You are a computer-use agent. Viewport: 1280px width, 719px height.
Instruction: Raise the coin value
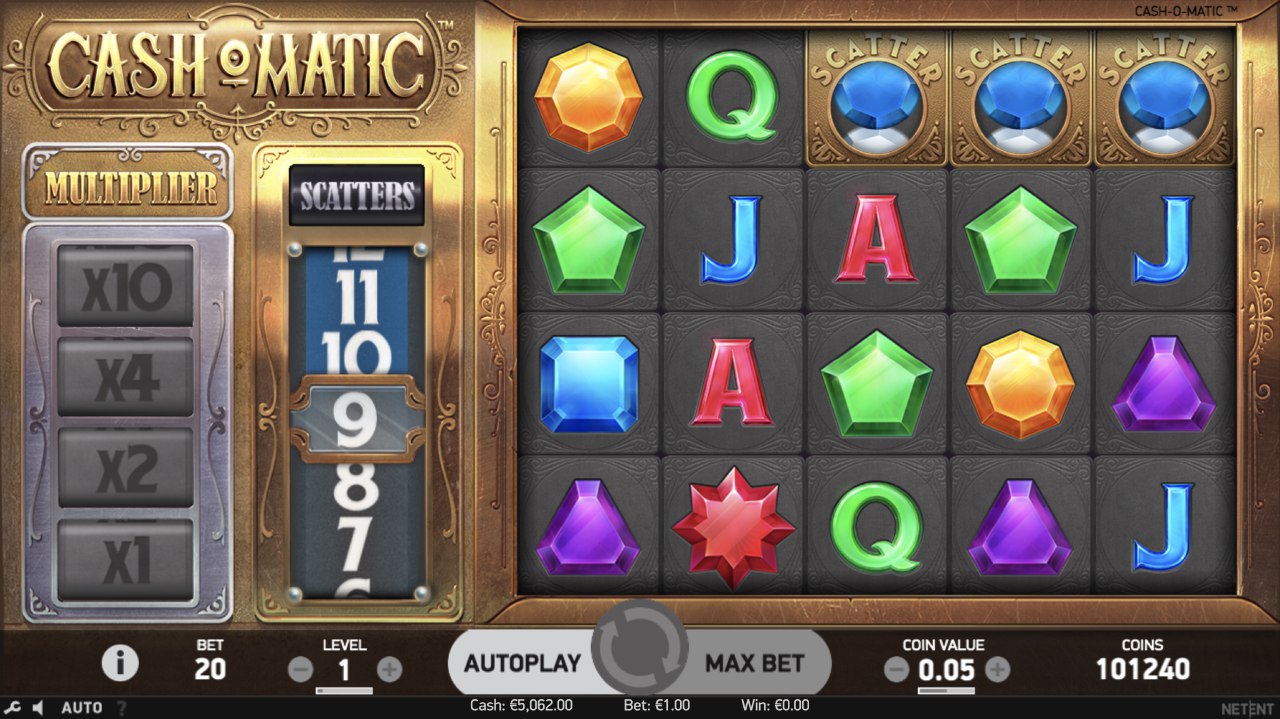[x=997, y=670]
